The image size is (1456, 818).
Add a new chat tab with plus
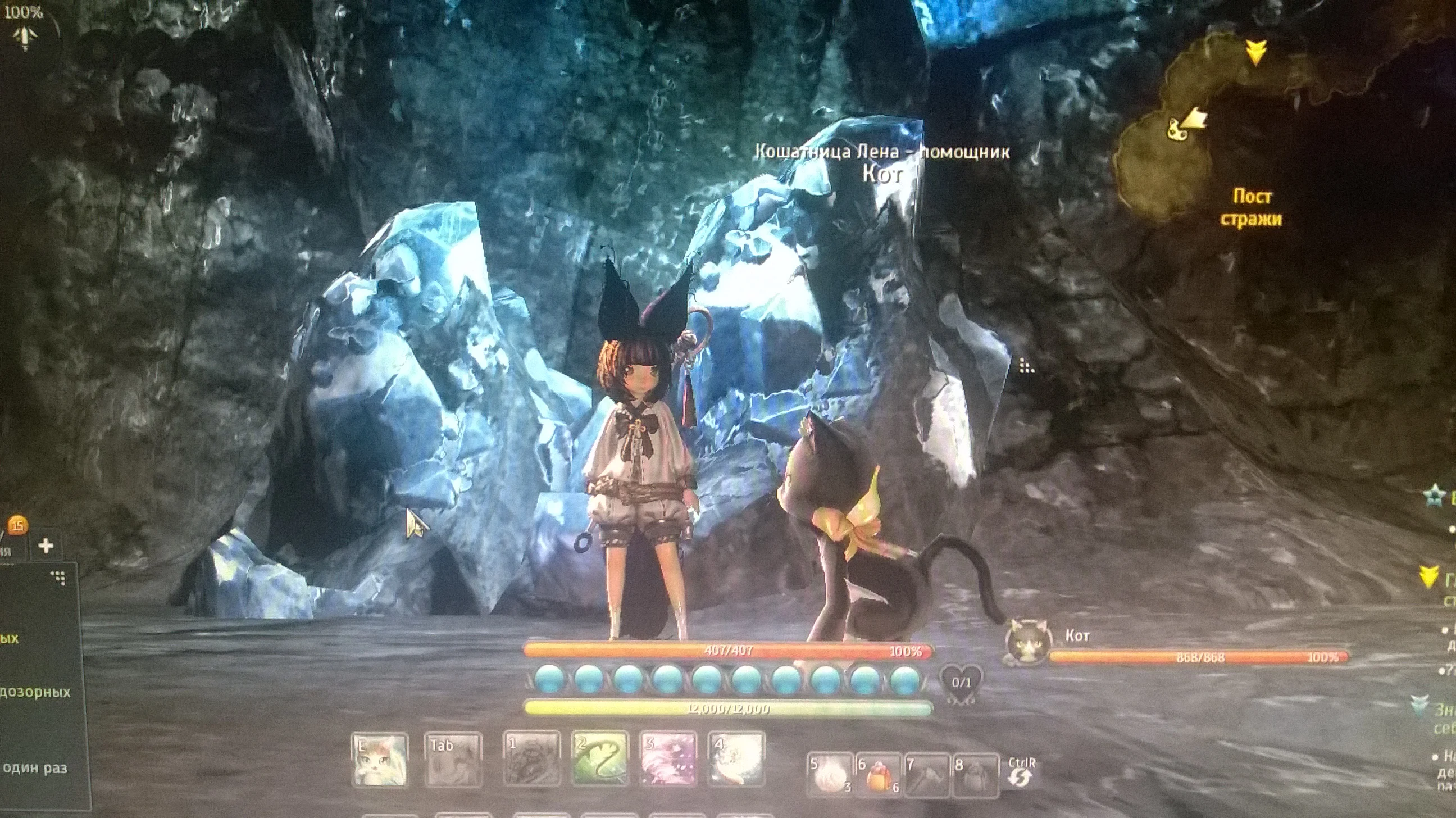point(46,546)
